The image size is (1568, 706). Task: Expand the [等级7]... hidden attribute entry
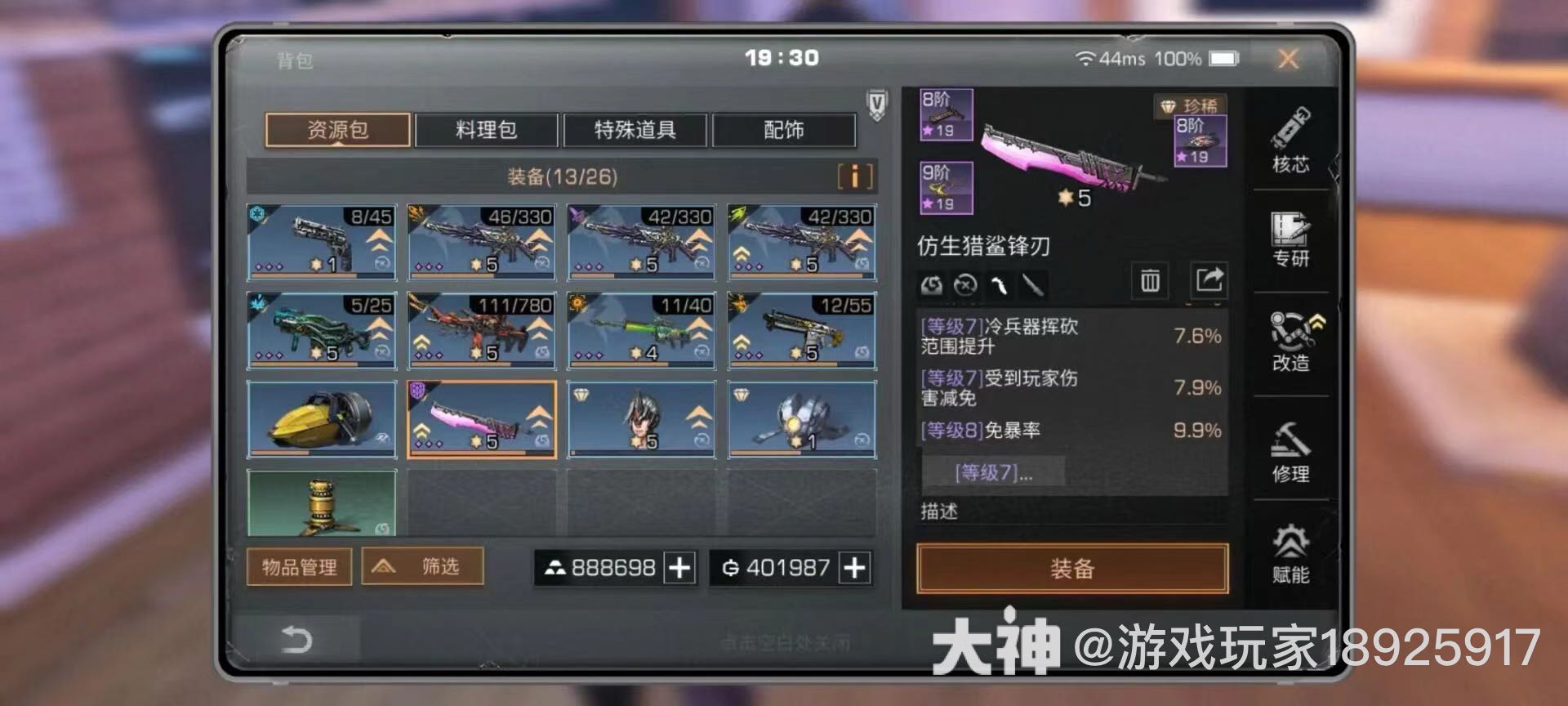pyautogui.click(x=995, y=472)
